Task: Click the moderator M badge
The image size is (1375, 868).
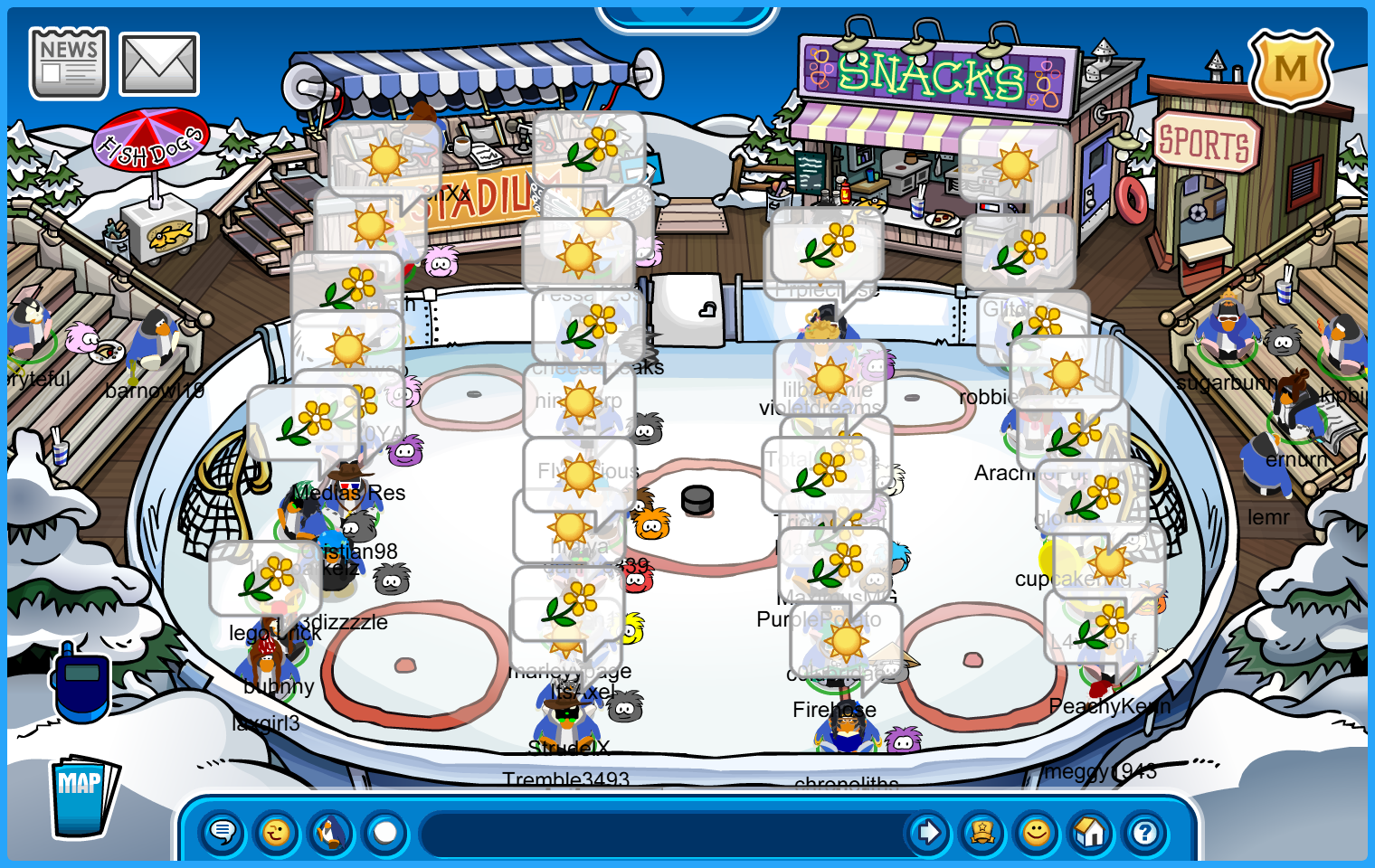Action: pos(1290,69)
